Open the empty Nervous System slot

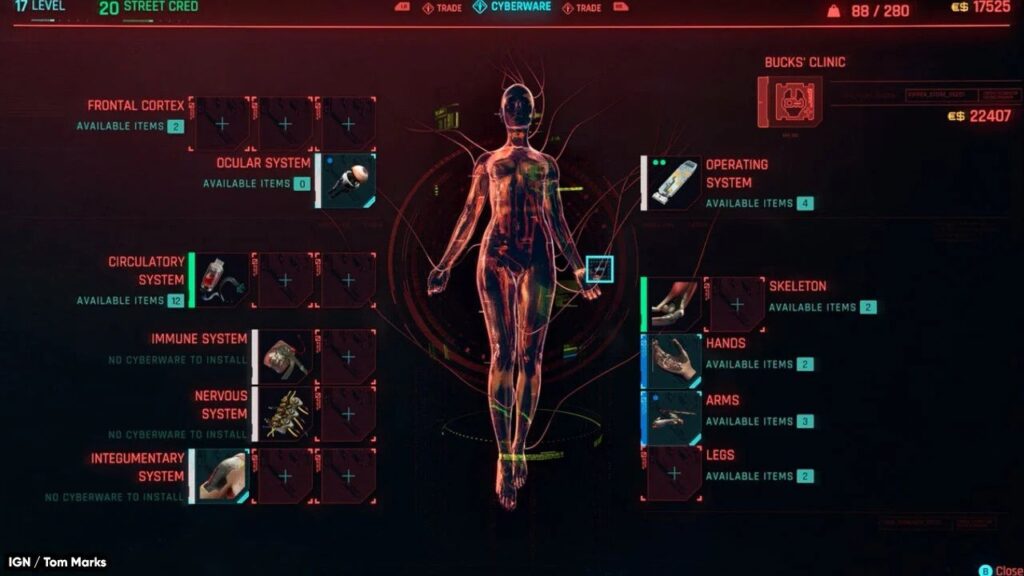pyautogui.click(x=348, y=414)
